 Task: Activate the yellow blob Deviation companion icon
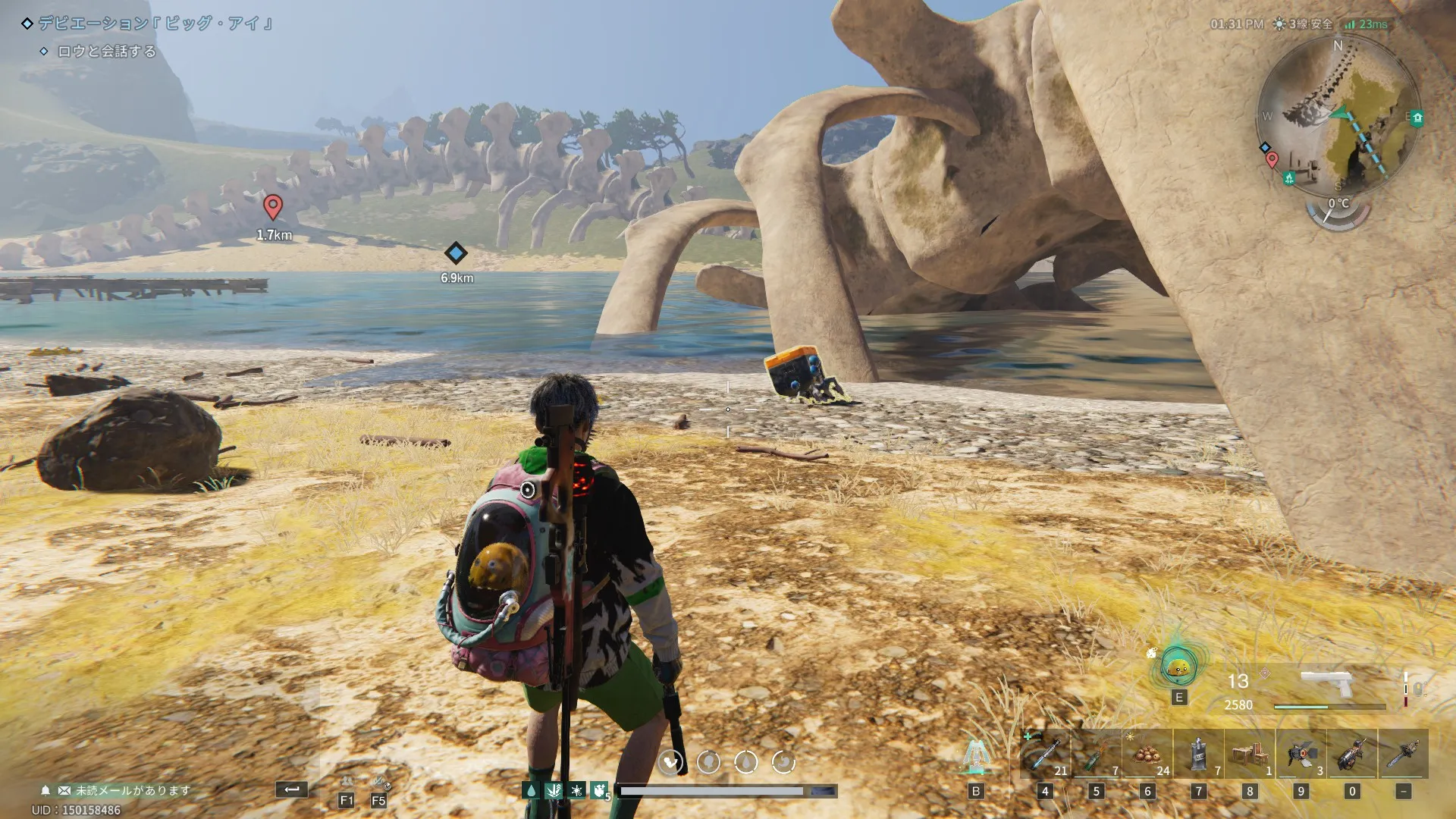pos(1178,667)
